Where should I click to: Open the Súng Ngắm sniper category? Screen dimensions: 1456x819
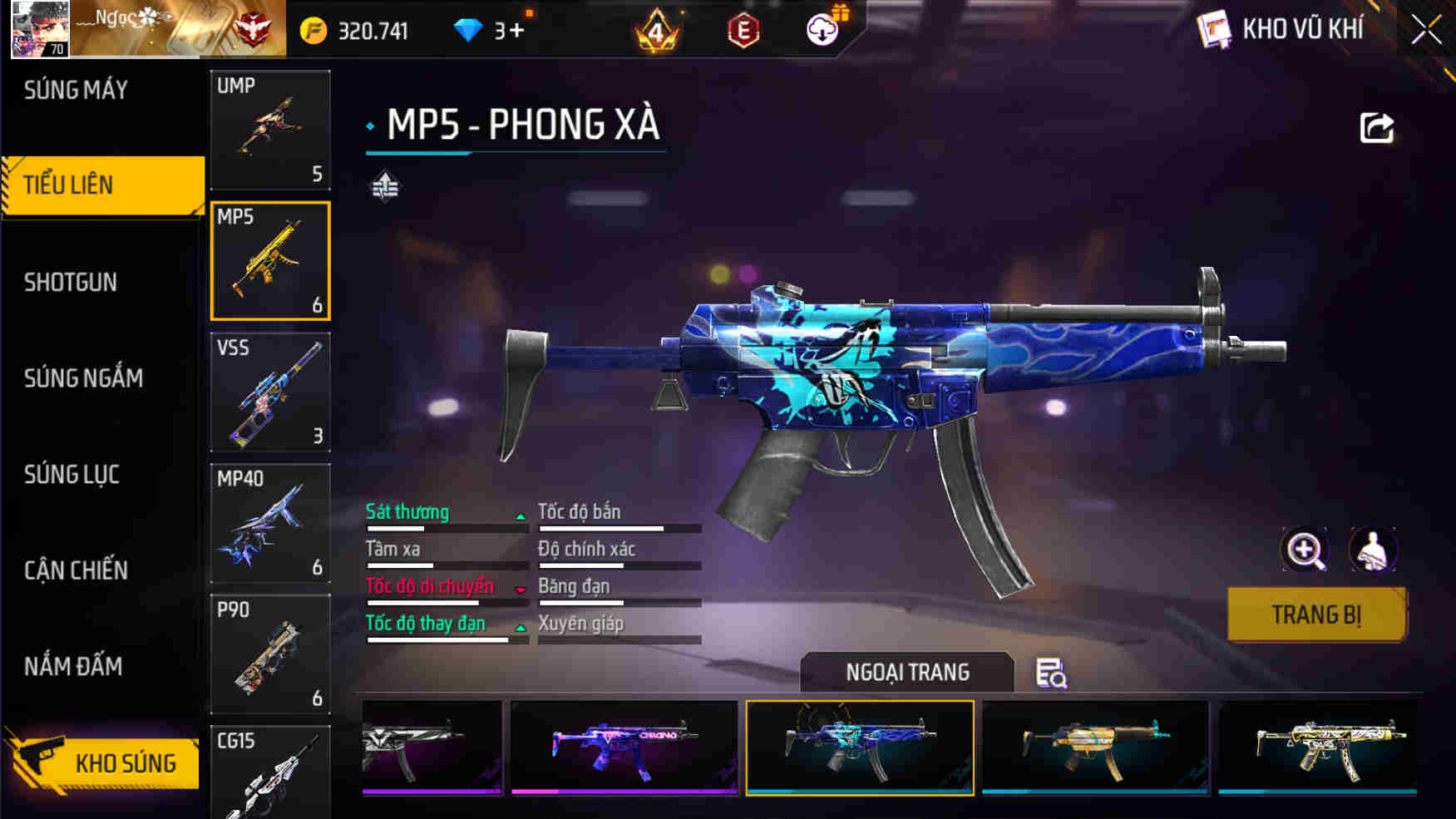pyautogui.click(x=81, y=378)
